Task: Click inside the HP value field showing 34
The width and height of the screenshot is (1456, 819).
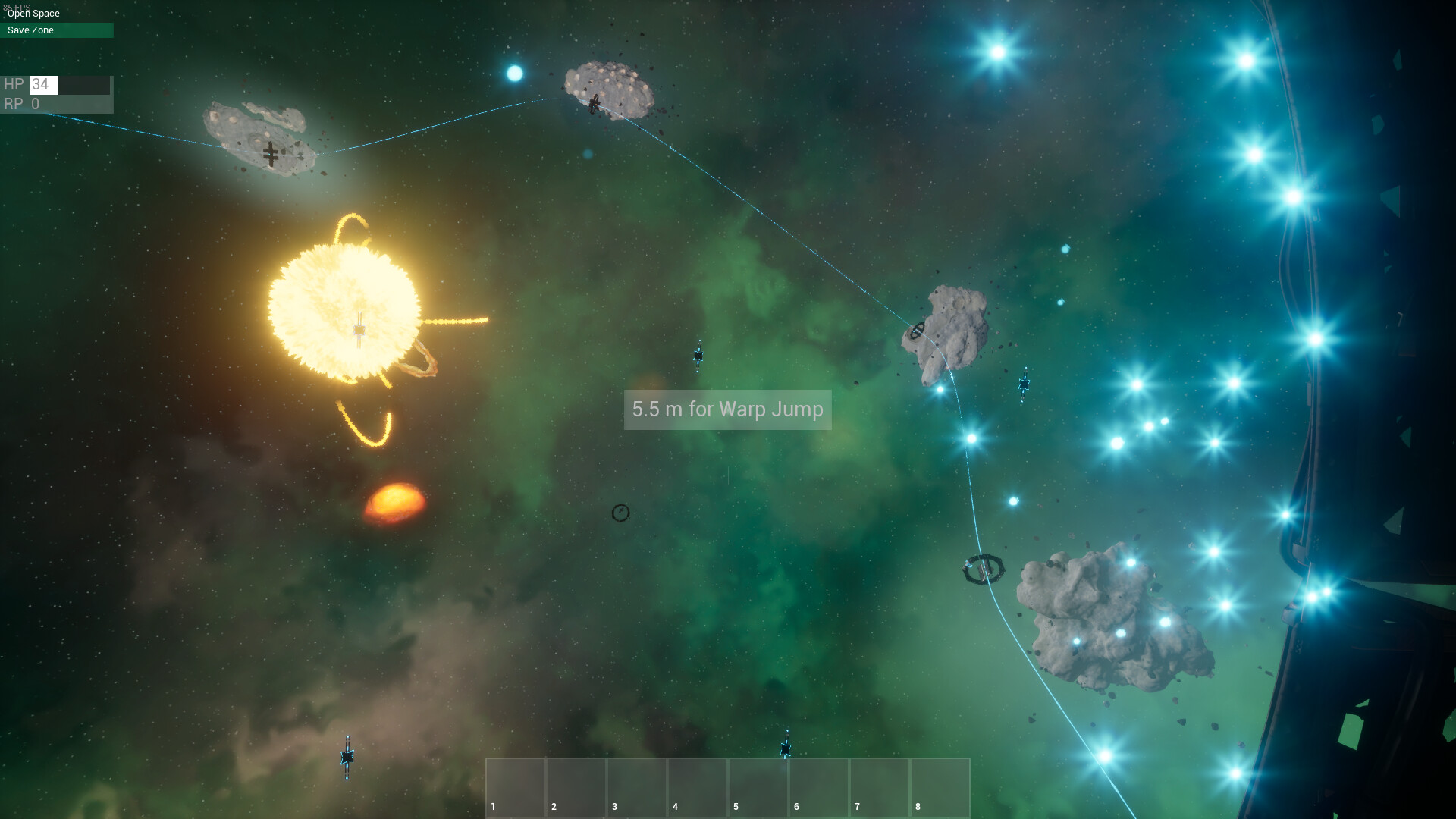Action: (x=43, y=84)
